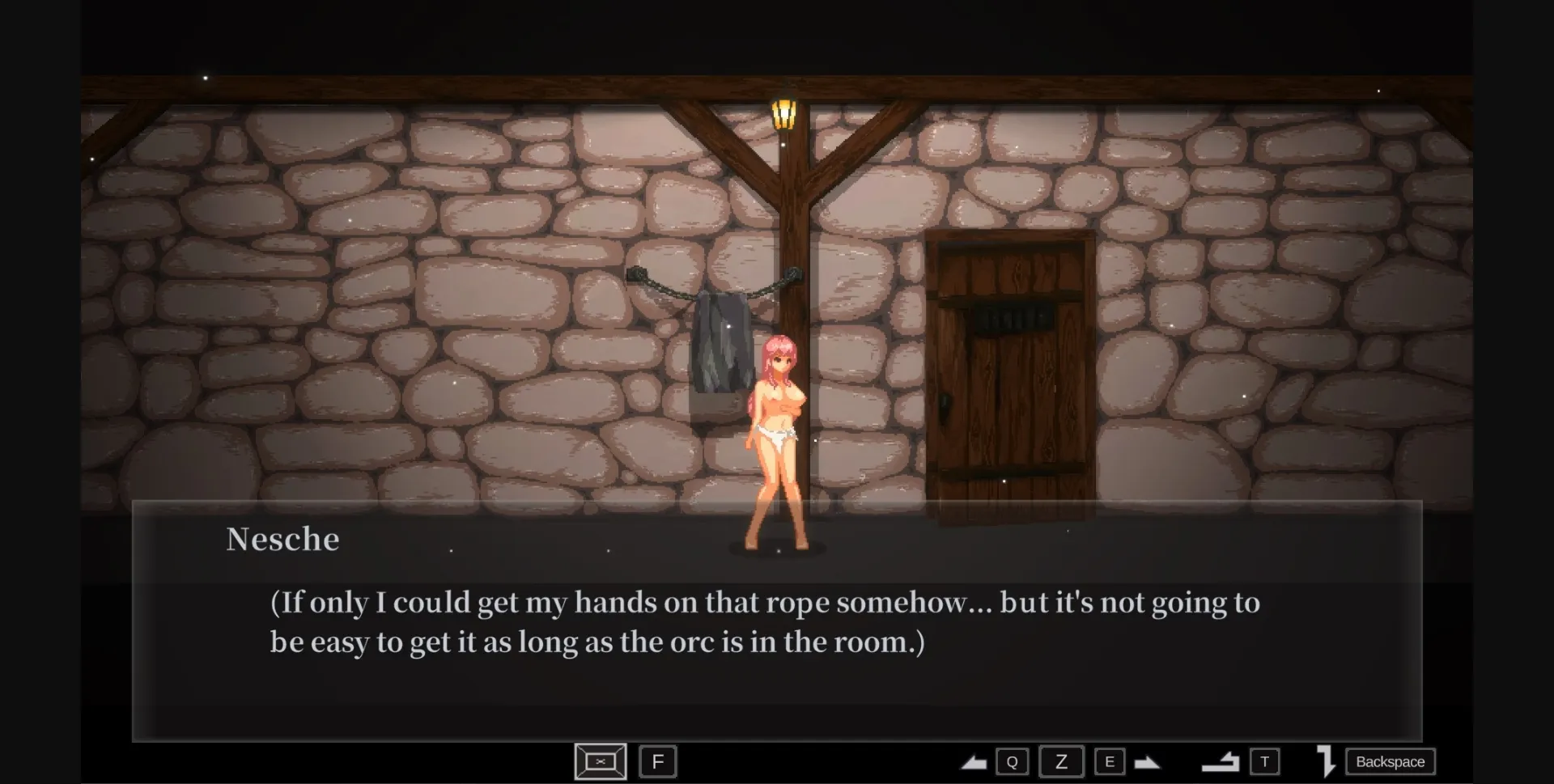The height and width of the screenshot is (784, 1554).
Task: Click the right arrow movement icon
Action: click(1148, 762)
